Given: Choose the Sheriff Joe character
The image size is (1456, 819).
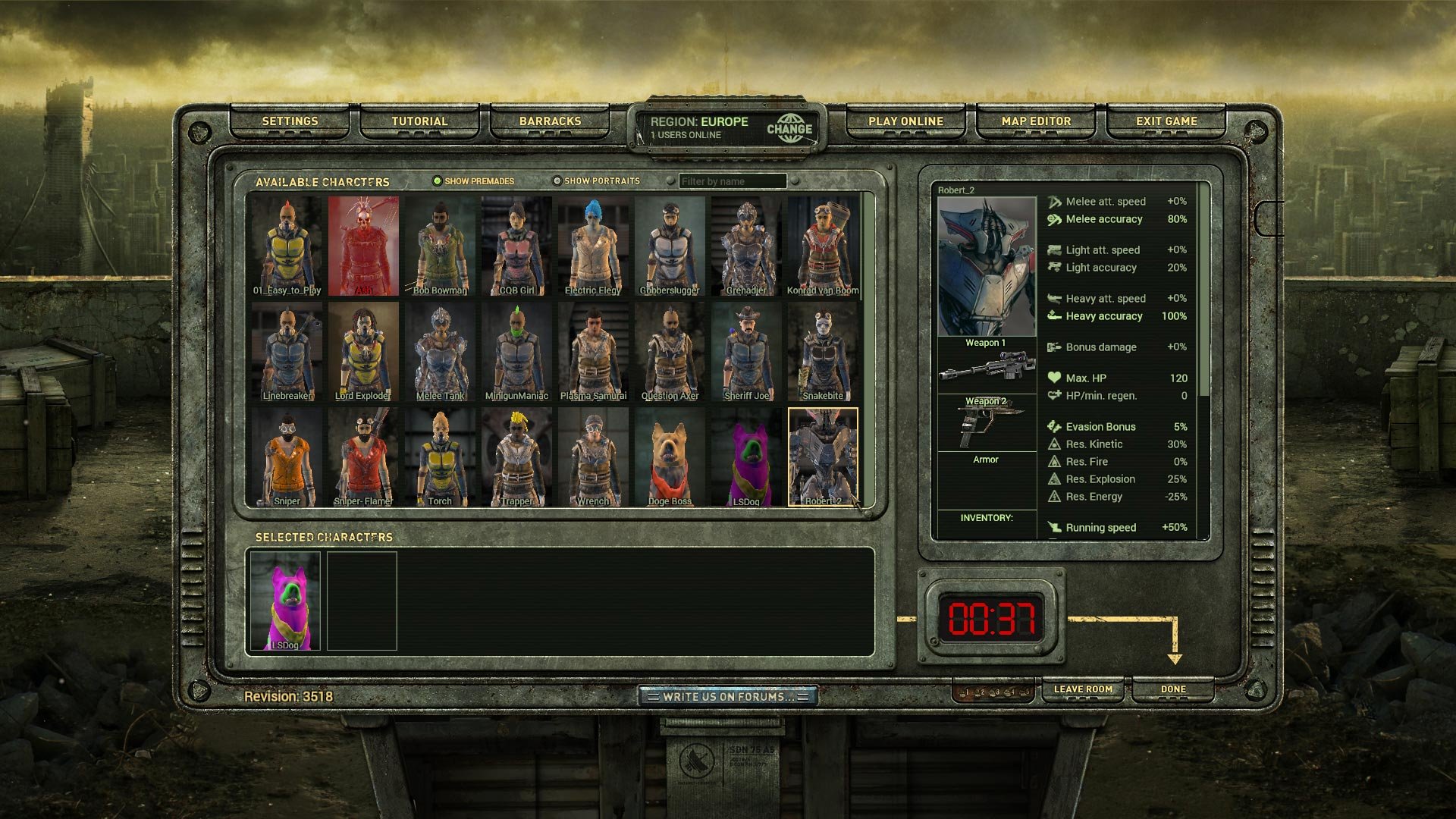Looking at the screenshot, I should point(746,353).
